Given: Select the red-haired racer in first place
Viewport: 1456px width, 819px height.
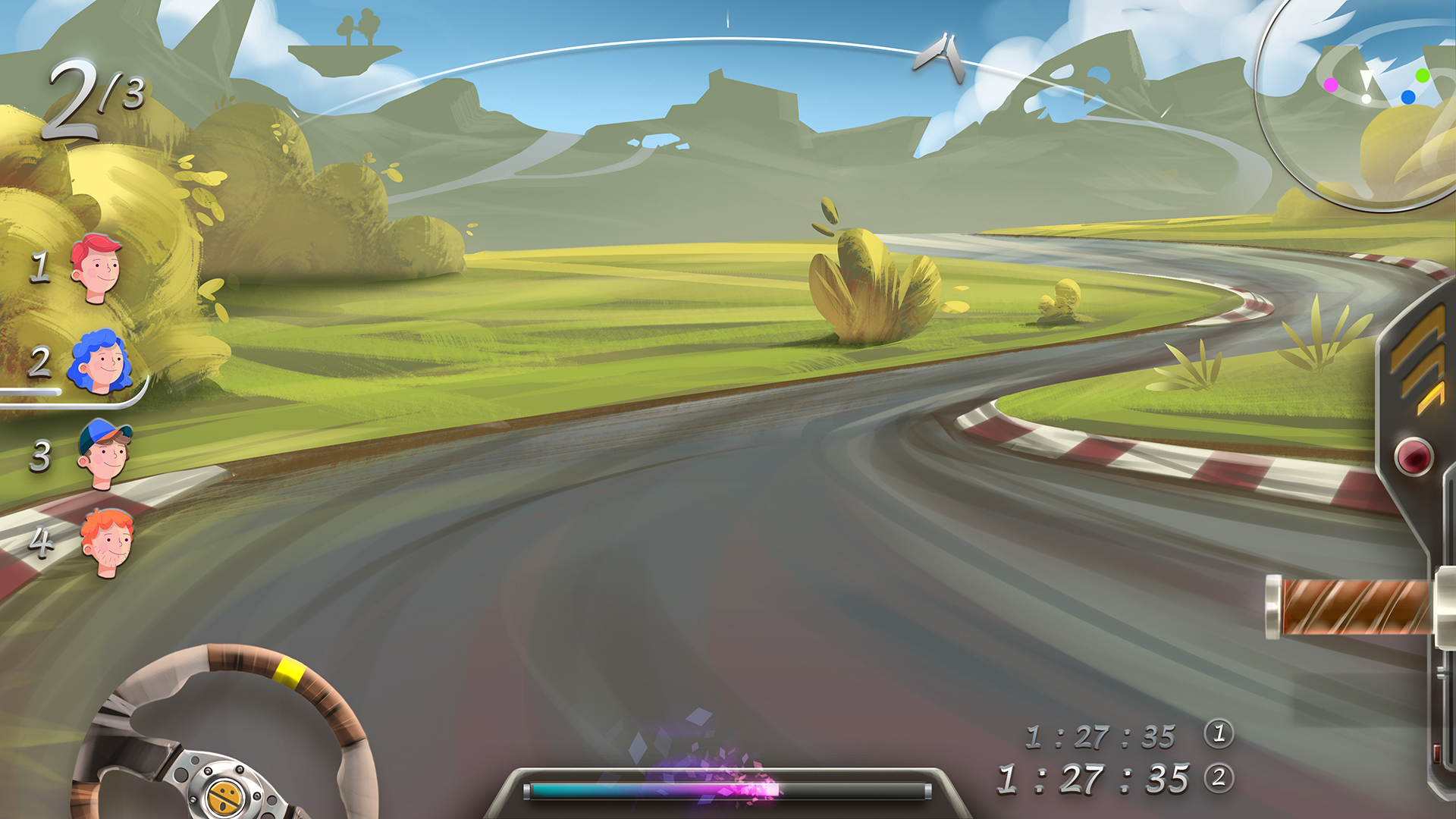Looking at the screenshot, I should (96, 268).
